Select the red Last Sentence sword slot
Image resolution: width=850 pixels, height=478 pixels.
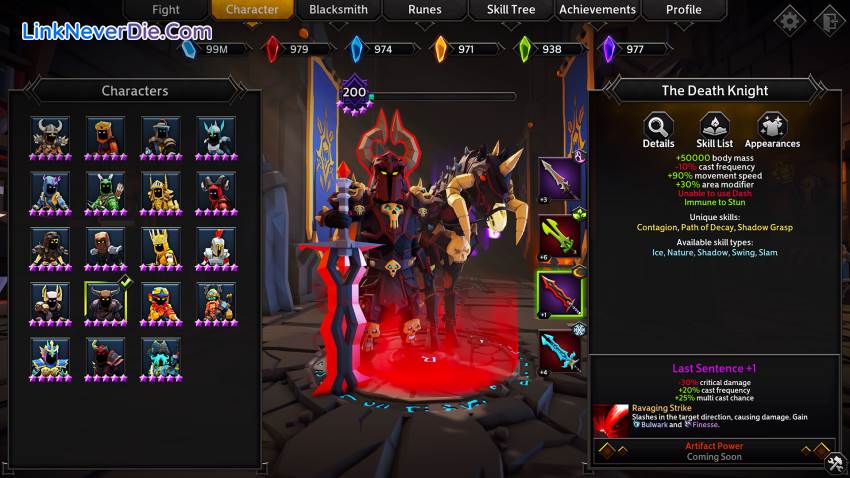click(560, 295)
